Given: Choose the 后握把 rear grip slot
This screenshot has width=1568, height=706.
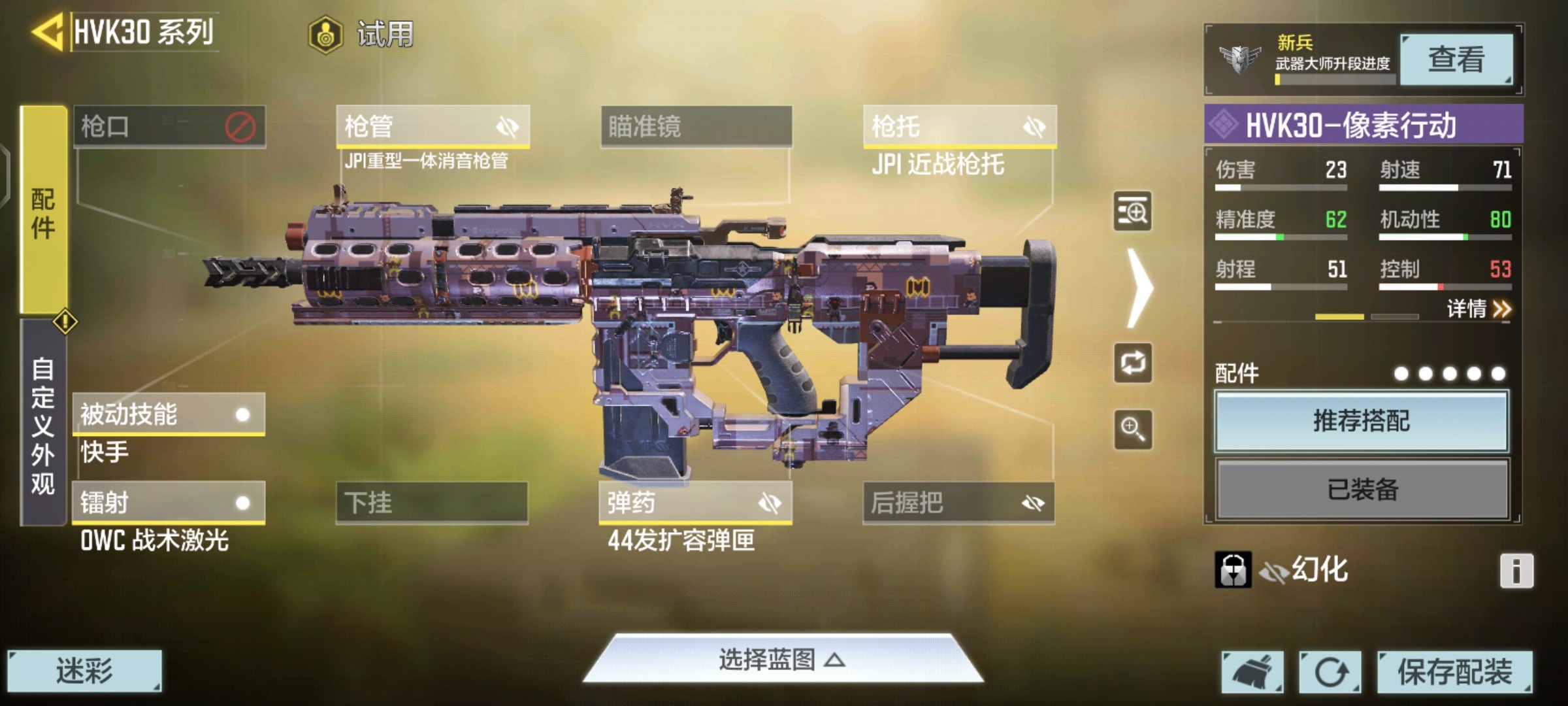Looking at the screenshot, I should pyautogui.click(x=958, y=503).
